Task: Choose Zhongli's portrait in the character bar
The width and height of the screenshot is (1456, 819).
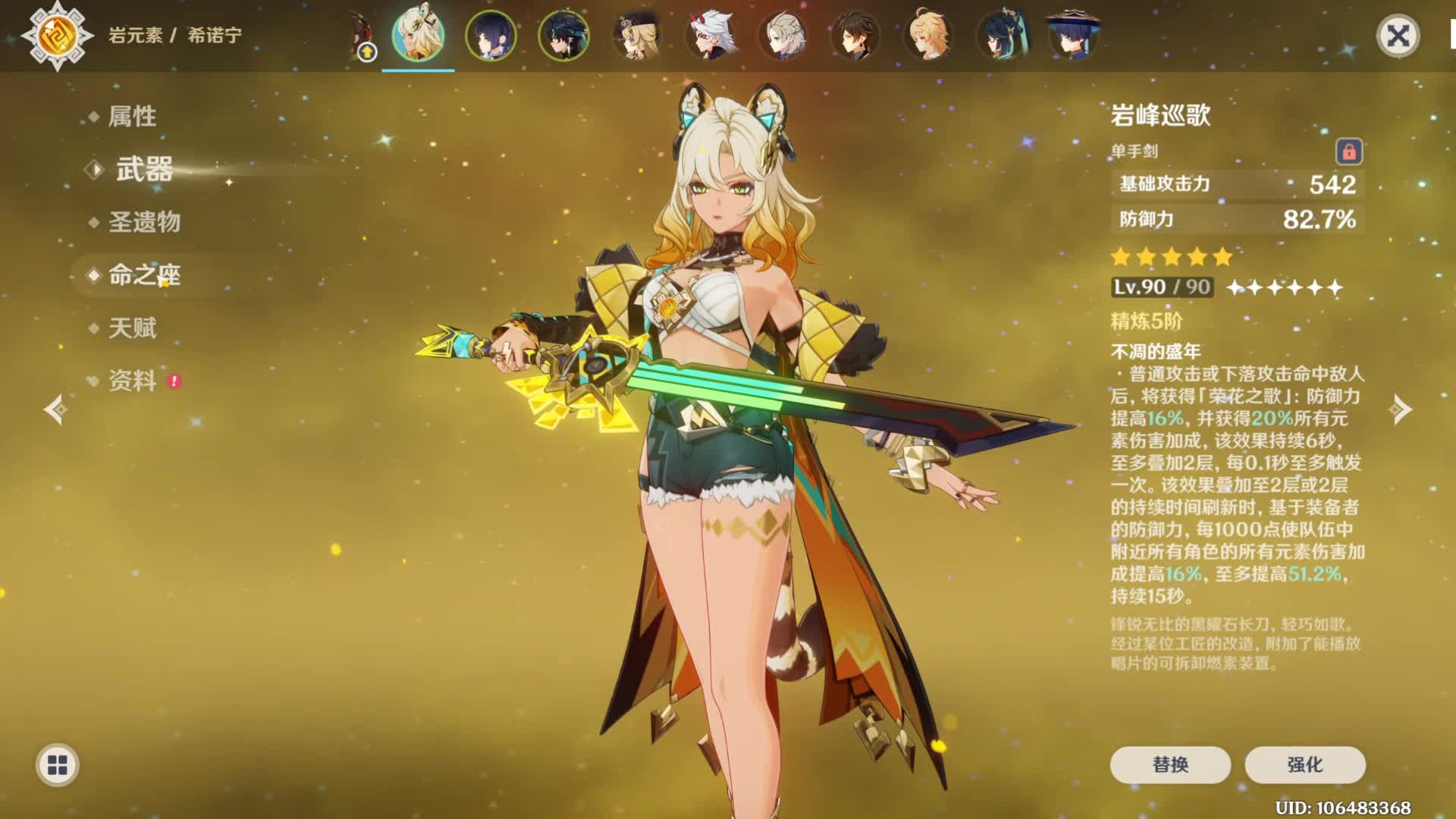Action: point(855,36)
